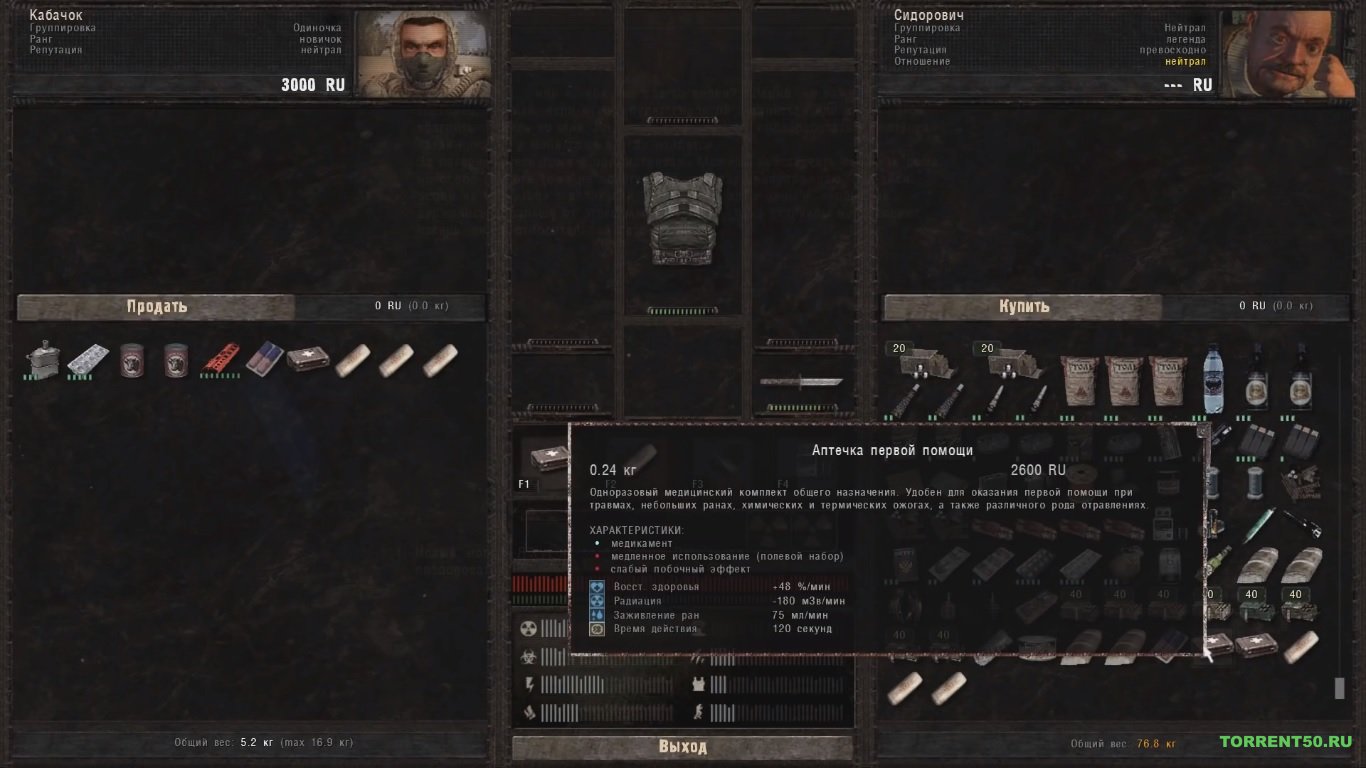The image size is (1366, 768).
Task: Exit trade with the Выход button
Action: click(682, 747)
